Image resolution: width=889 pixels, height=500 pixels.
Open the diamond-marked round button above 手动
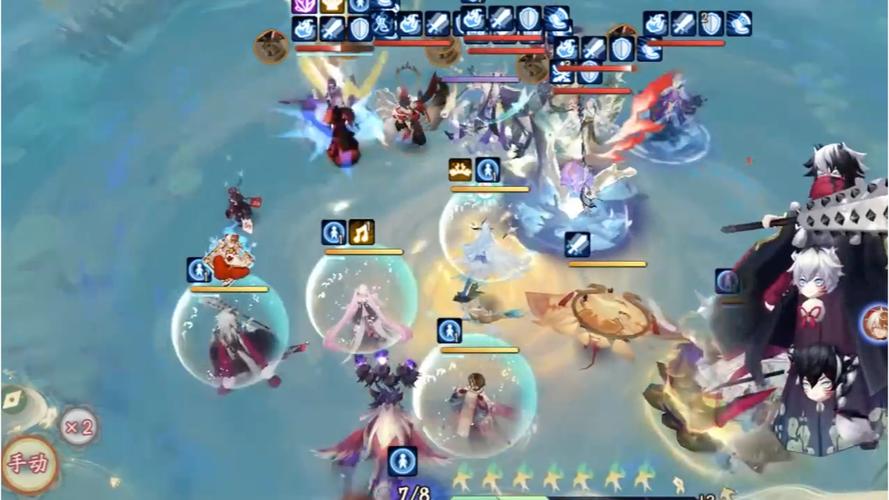coord(12,401)
